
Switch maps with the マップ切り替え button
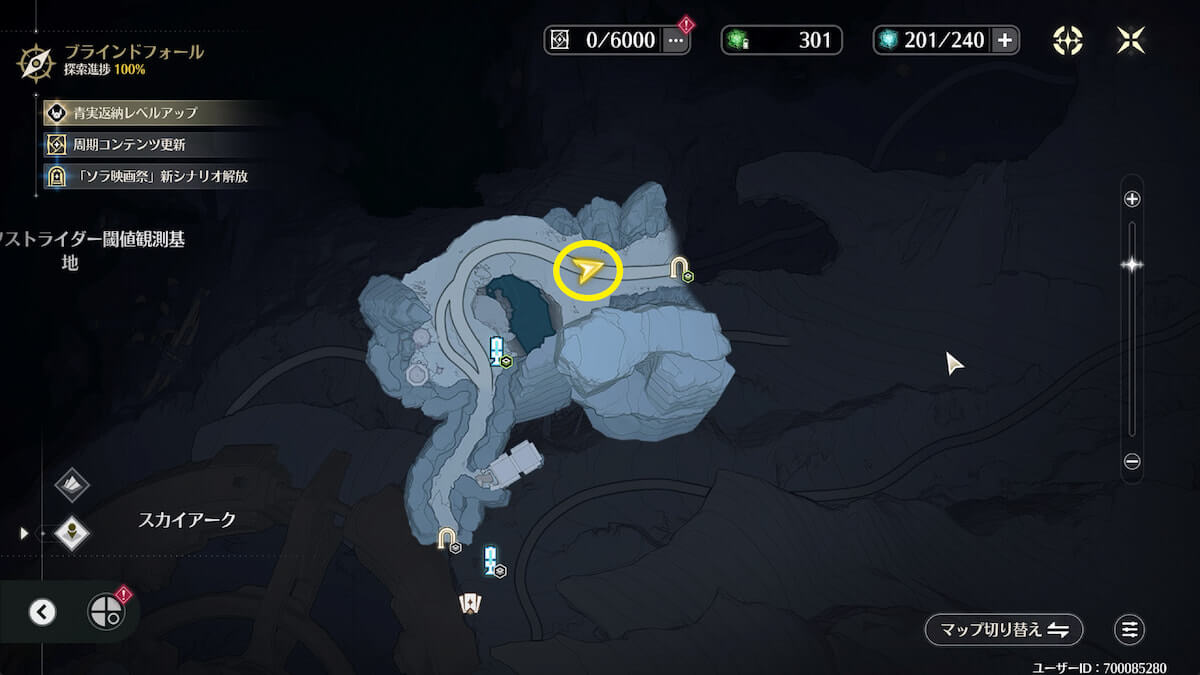point(1004,630)
